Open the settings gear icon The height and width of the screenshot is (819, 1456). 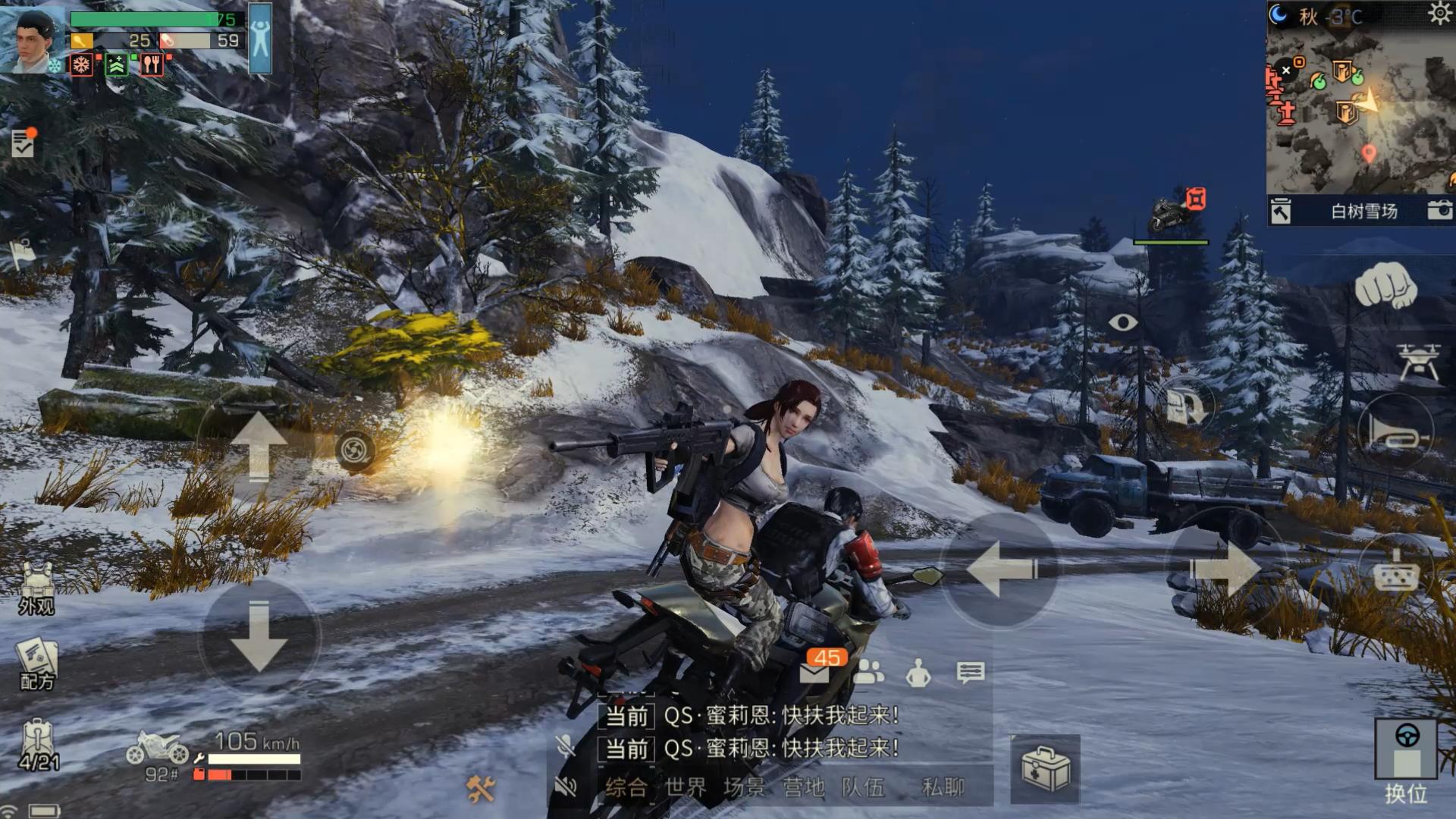coord(1439,14)
